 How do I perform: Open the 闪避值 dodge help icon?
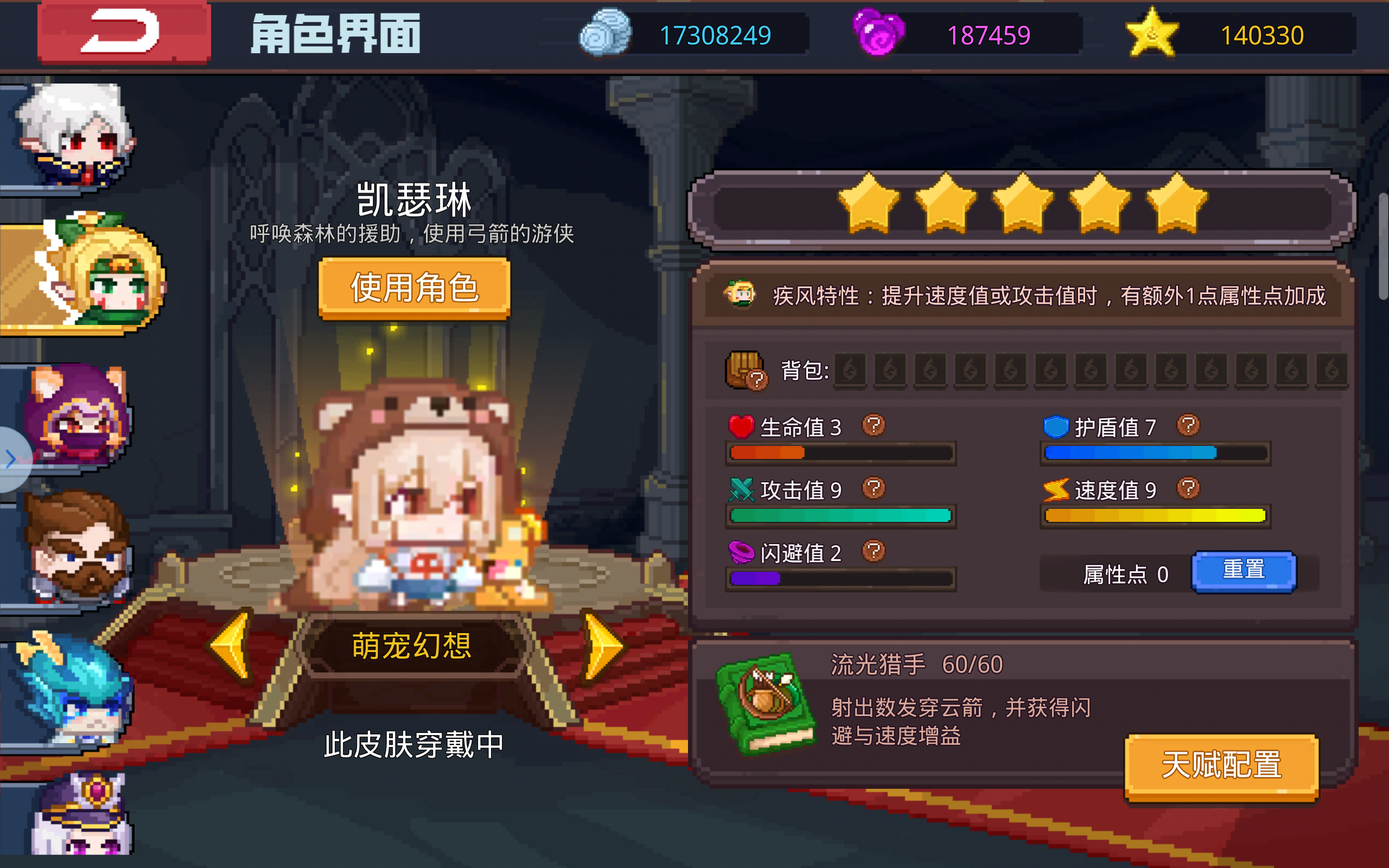[x=875, y=552]
